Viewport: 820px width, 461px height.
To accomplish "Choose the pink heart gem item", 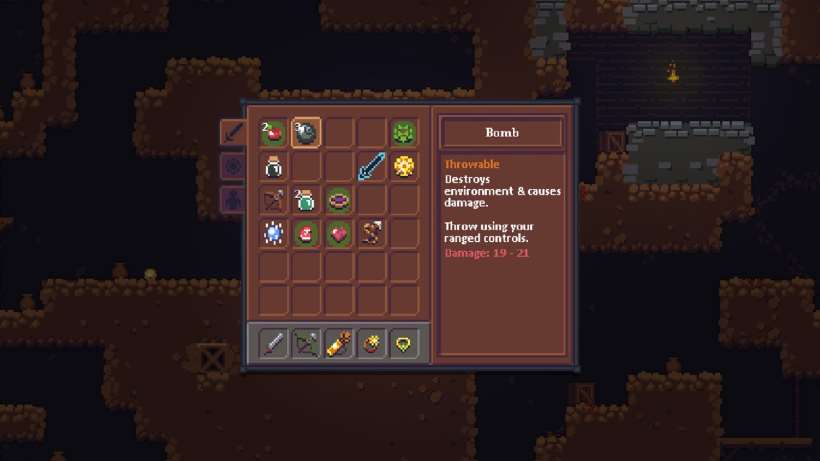I will pyautogui.click(x=339, y=233).
